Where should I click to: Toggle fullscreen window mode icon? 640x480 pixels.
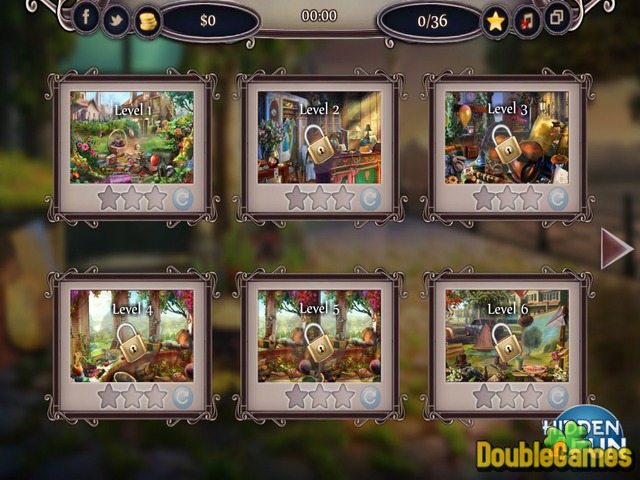[x=556, y=19]
